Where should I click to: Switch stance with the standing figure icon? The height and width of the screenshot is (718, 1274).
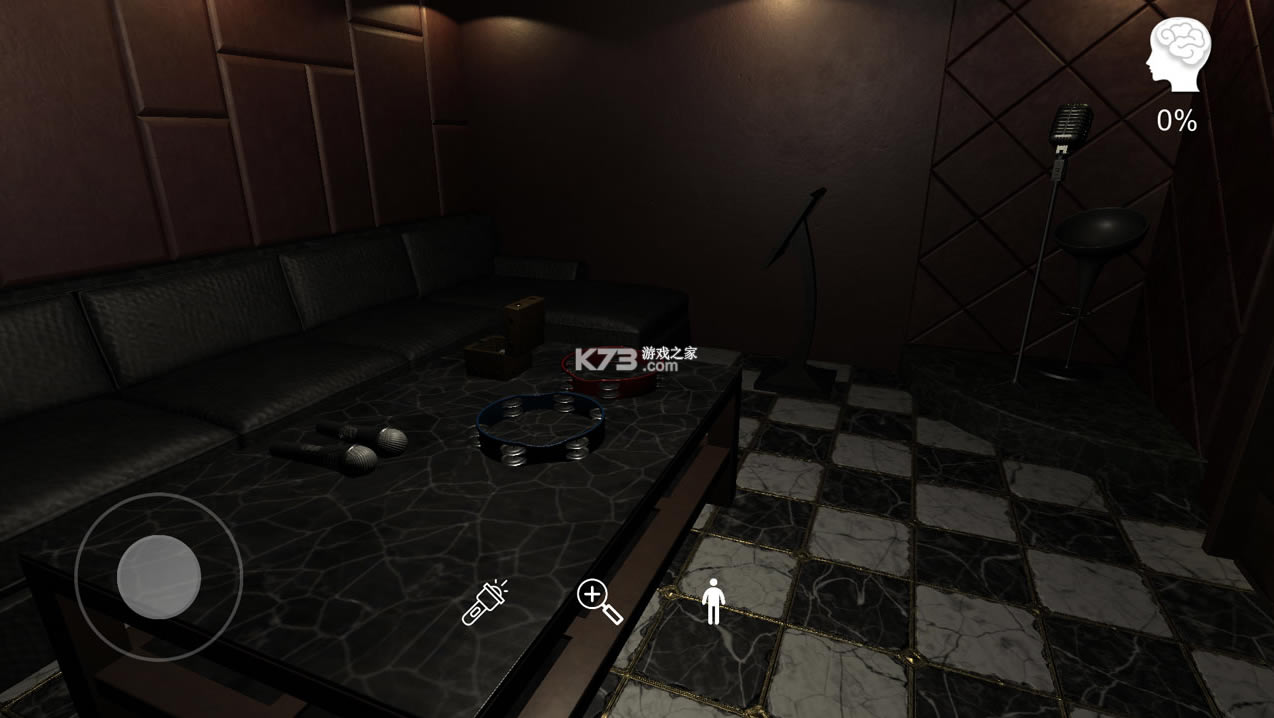click(x=713, y=601)
